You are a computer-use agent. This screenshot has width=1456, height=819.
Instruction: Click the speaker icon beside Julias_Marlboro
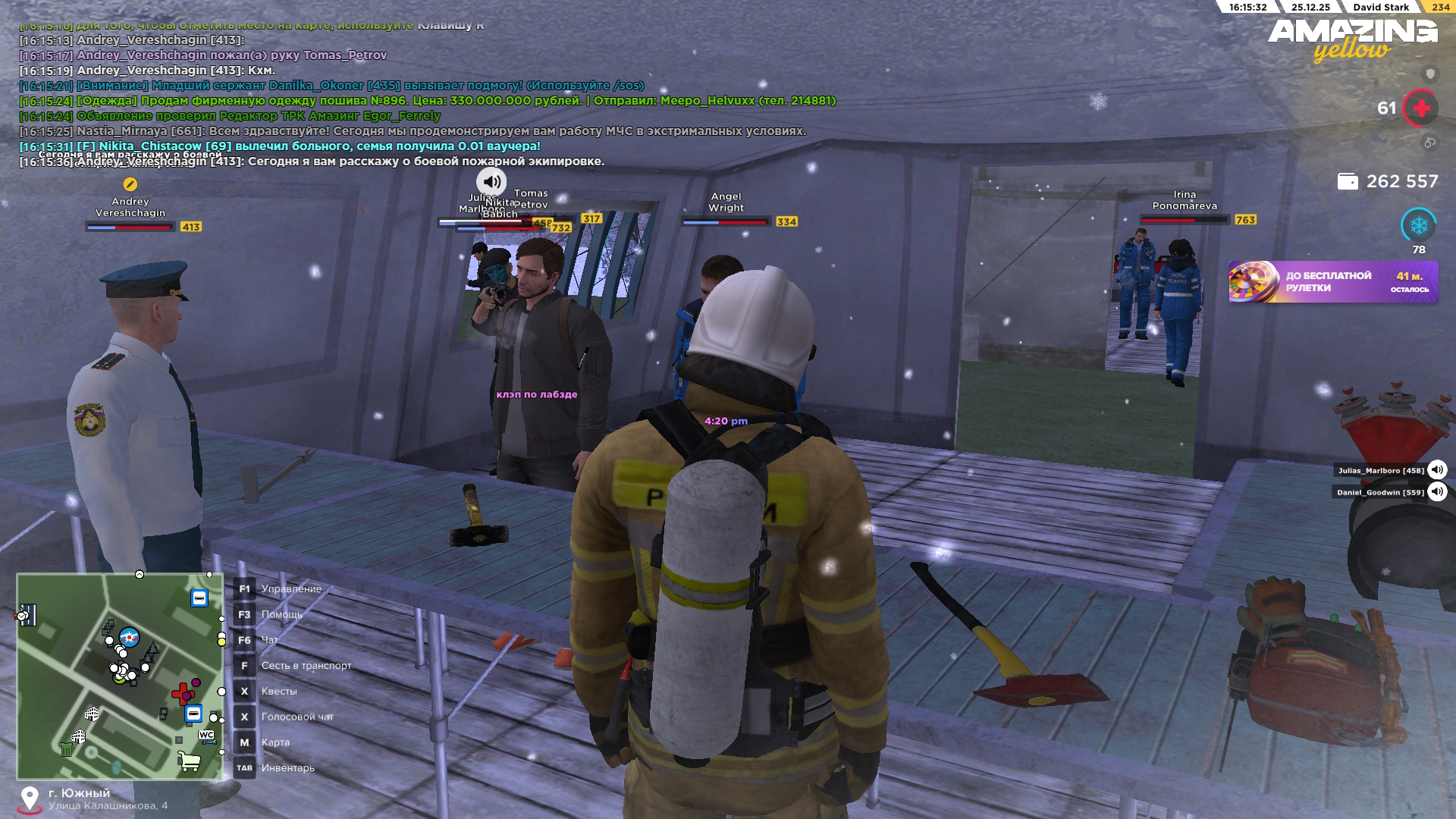tap(1437, 470)
